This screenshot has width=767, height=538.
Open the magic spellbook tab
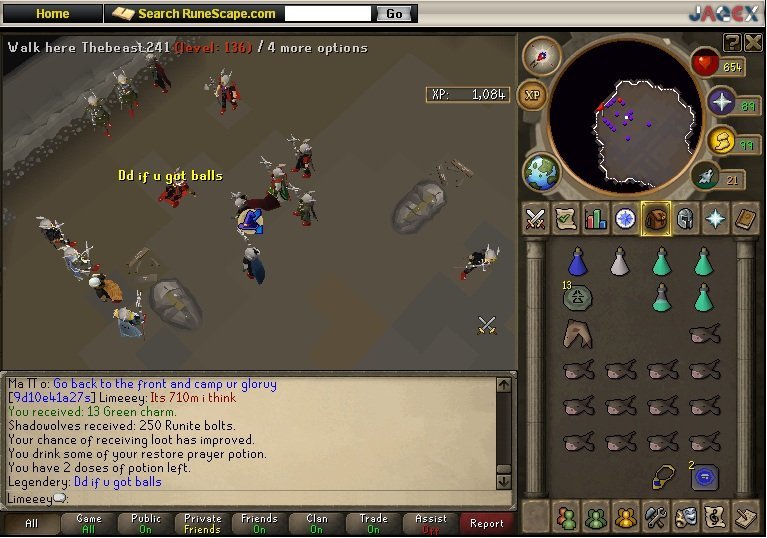[746, 218]
